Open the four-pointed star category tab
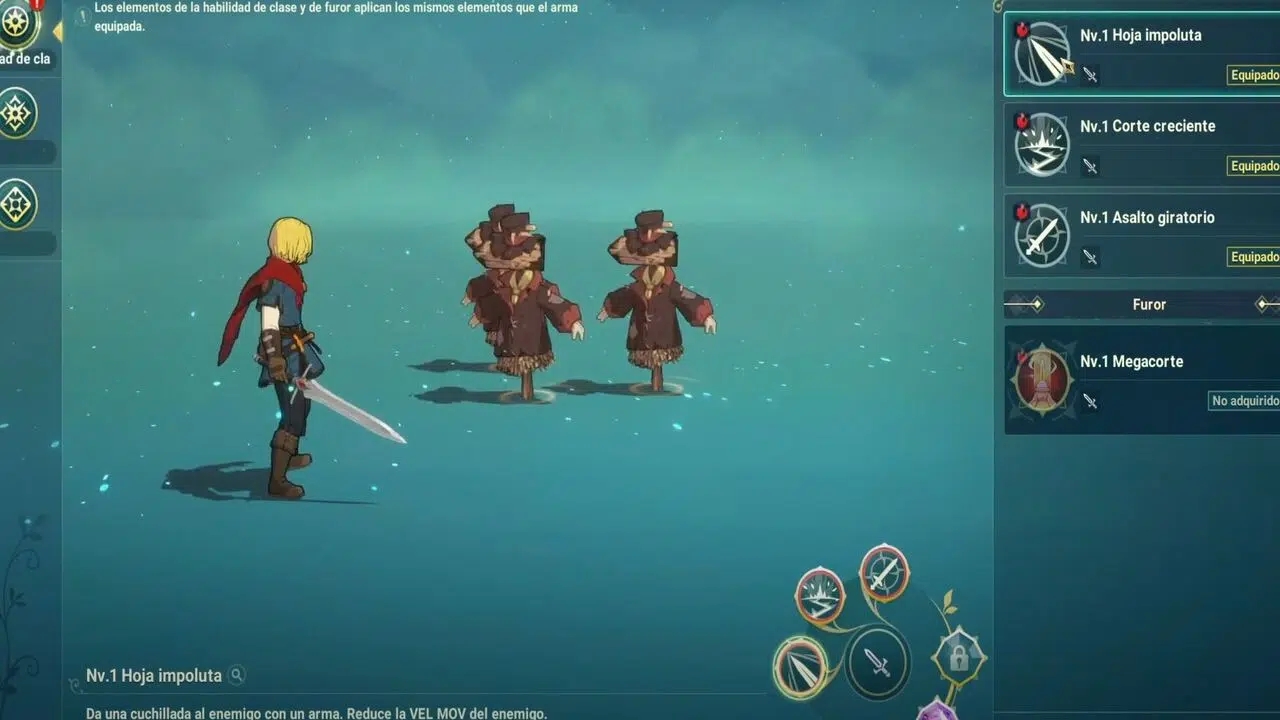Image resolution: width=1280 pixels, height=720 pixels. click(x=18, y=113)
